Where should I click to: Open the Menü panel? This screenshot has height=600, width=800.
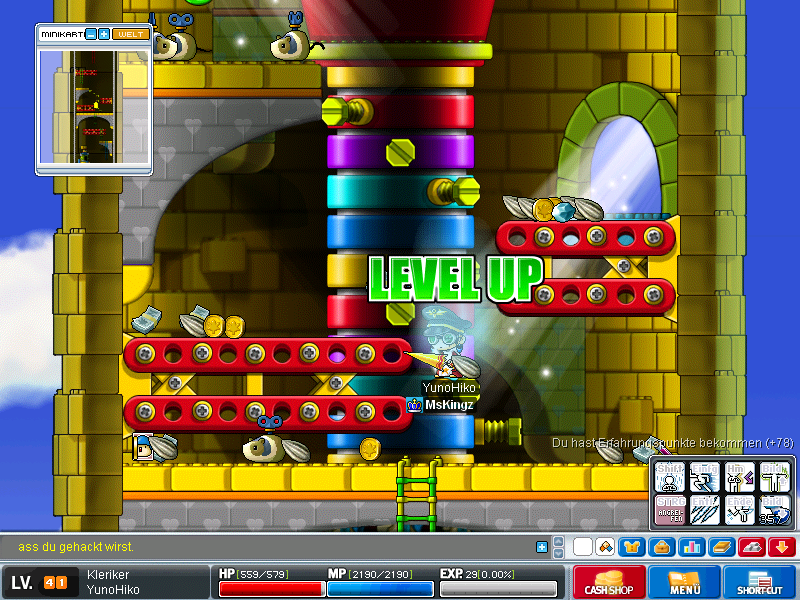[684, 583]
